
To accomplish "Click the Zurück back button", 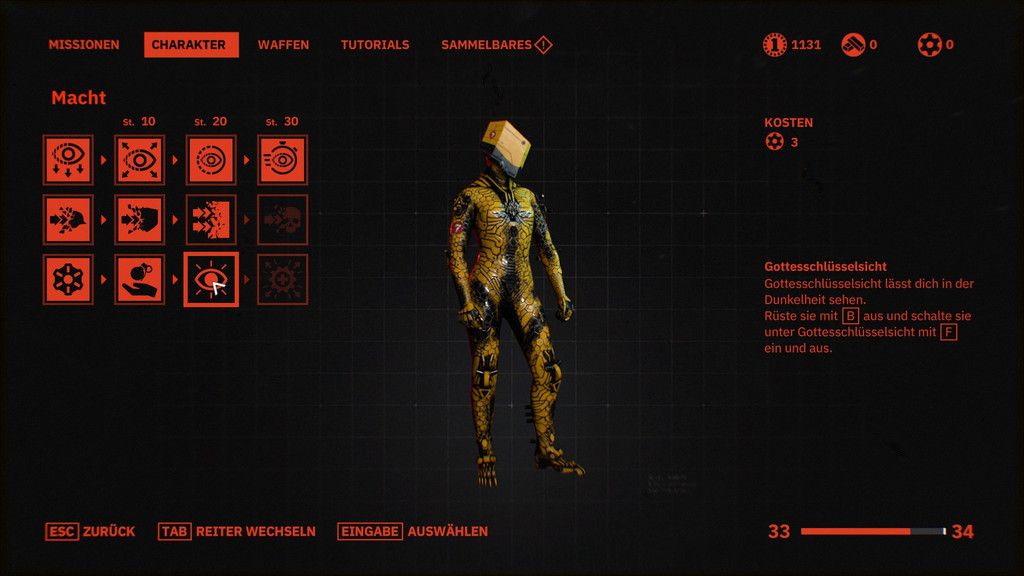I will coord(91,531).
